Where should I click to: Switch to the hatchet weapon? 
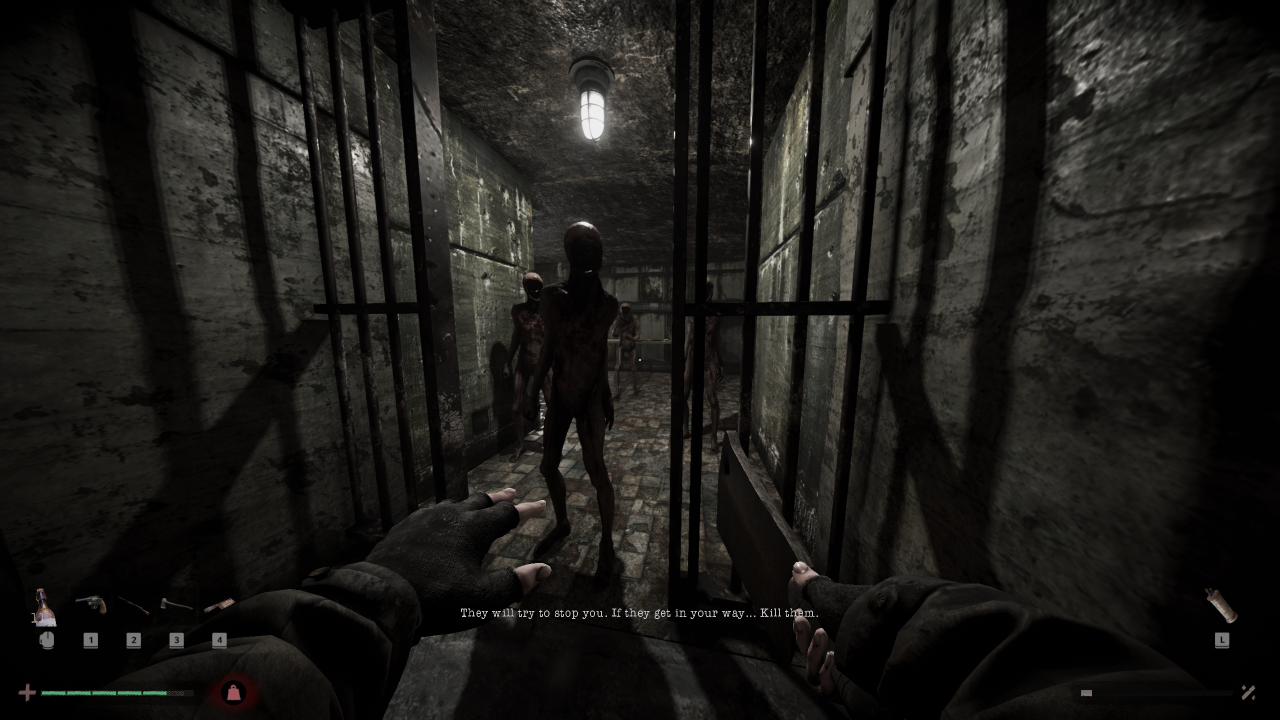pos(176,605)
